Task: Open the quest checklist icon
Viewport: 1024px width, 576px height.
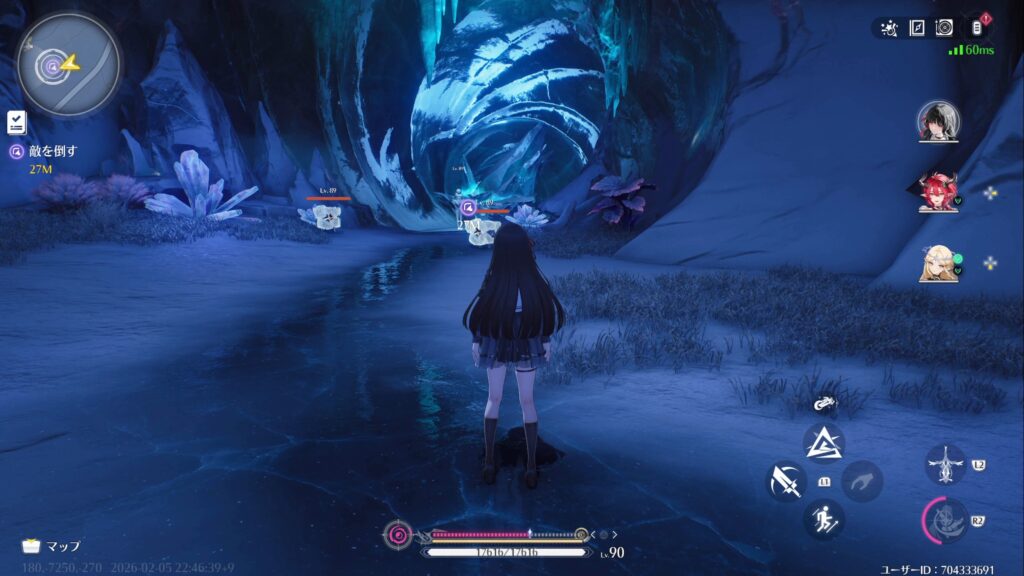Action: click(x=16, y=123)
